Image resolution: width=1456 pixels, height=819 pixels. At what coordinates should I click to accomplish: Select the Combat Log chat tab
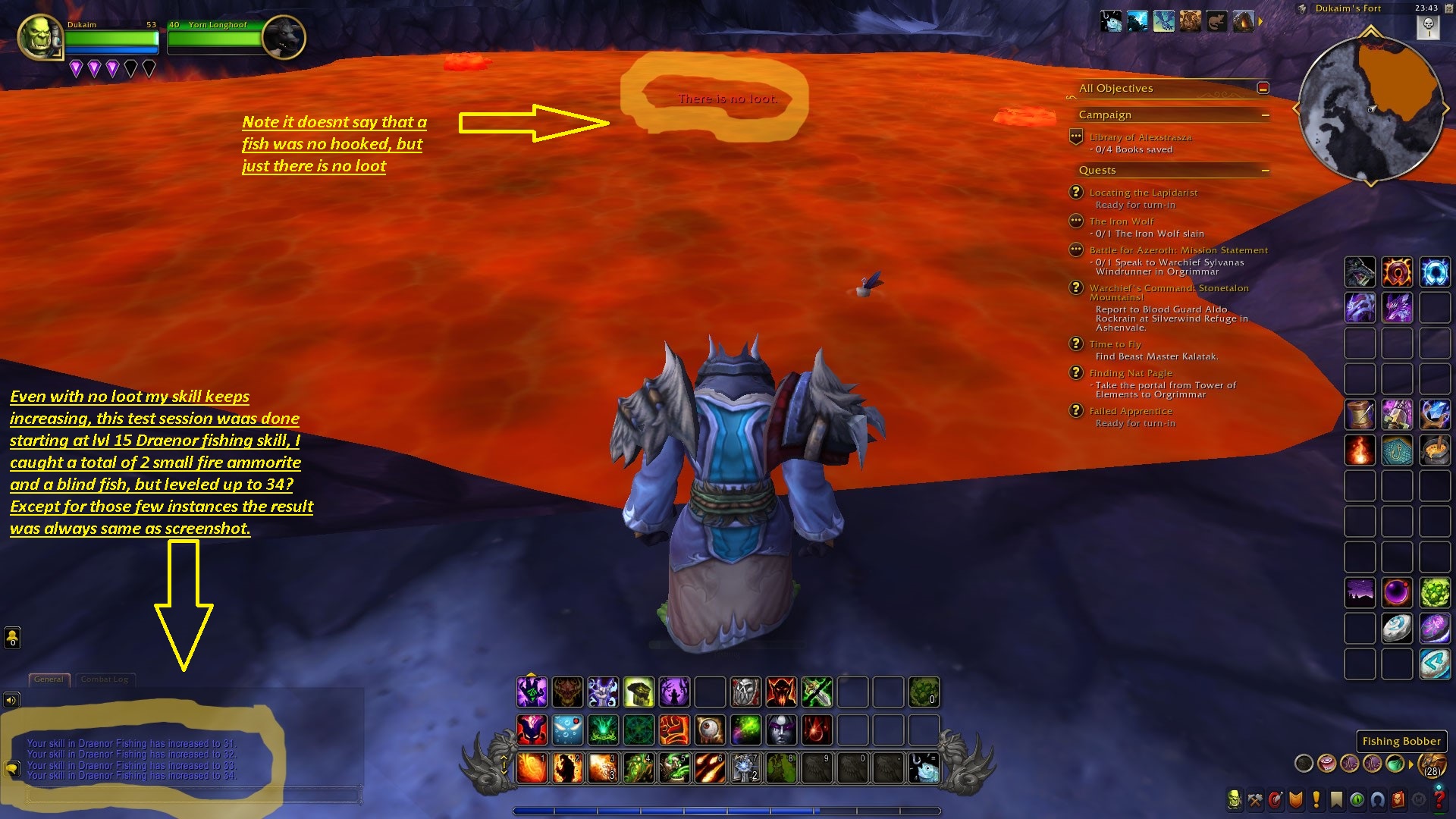(x=105, y=679)
